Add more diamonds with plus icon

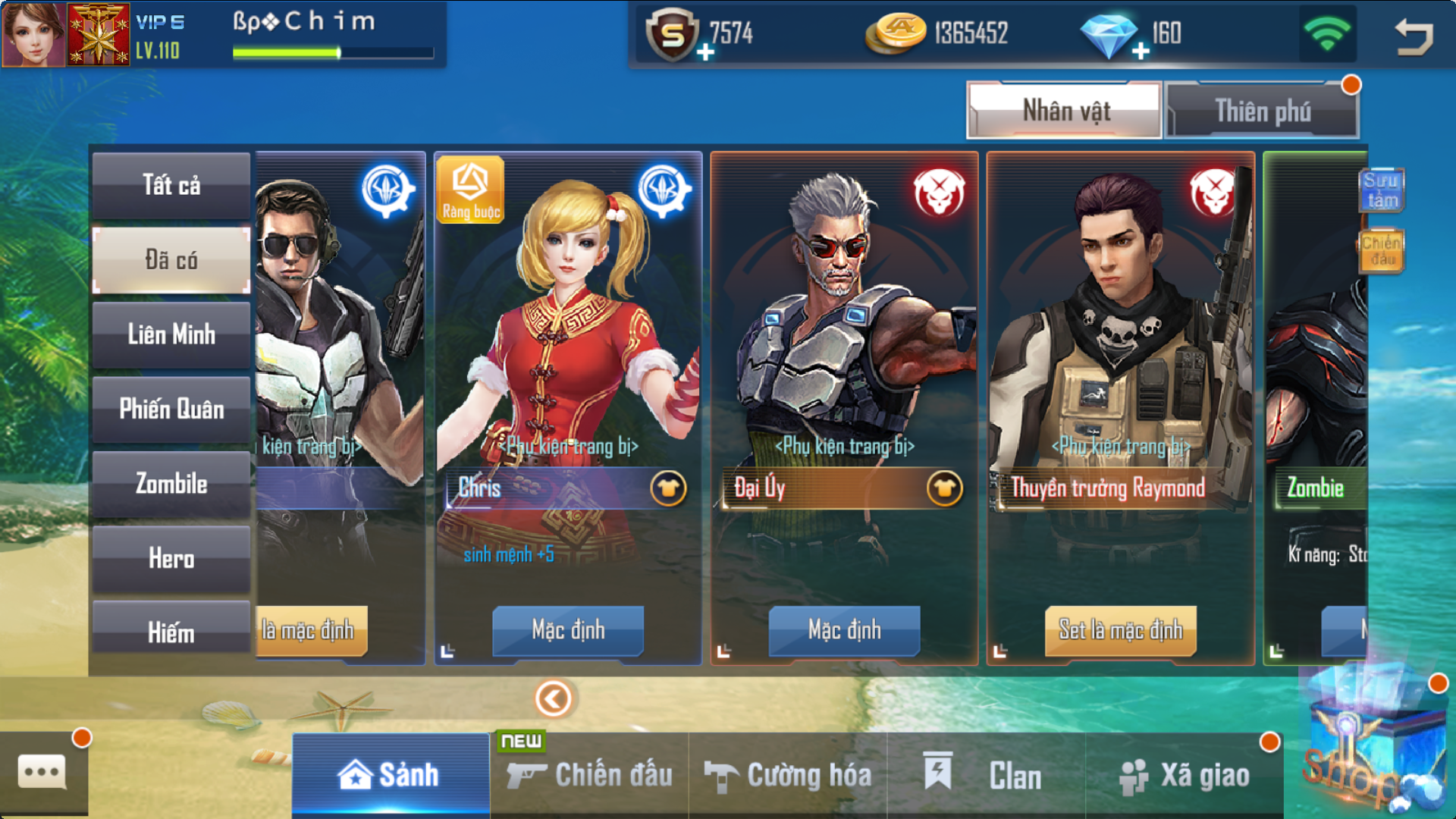(x=1141, y=52)
